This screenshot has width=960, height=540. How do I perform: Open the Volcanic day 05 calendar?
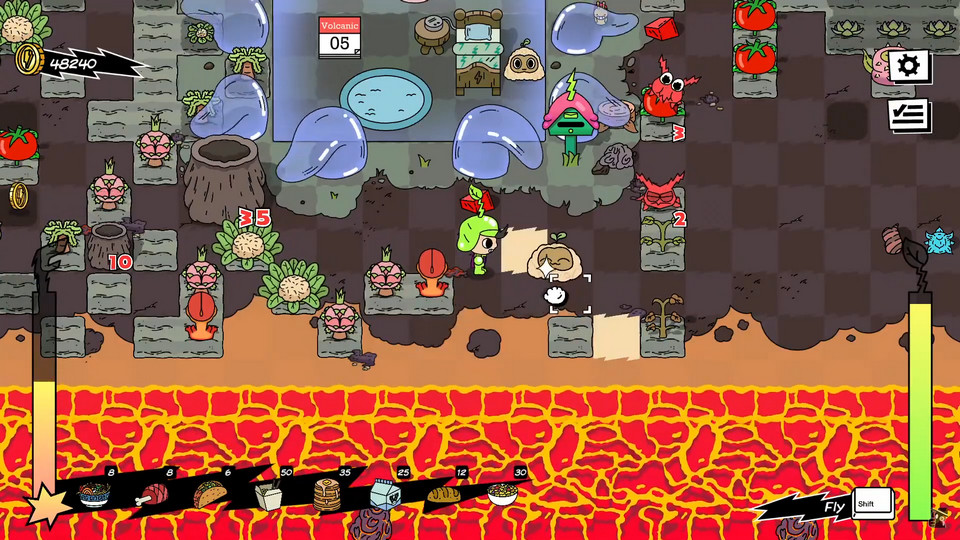coord(340,37)
